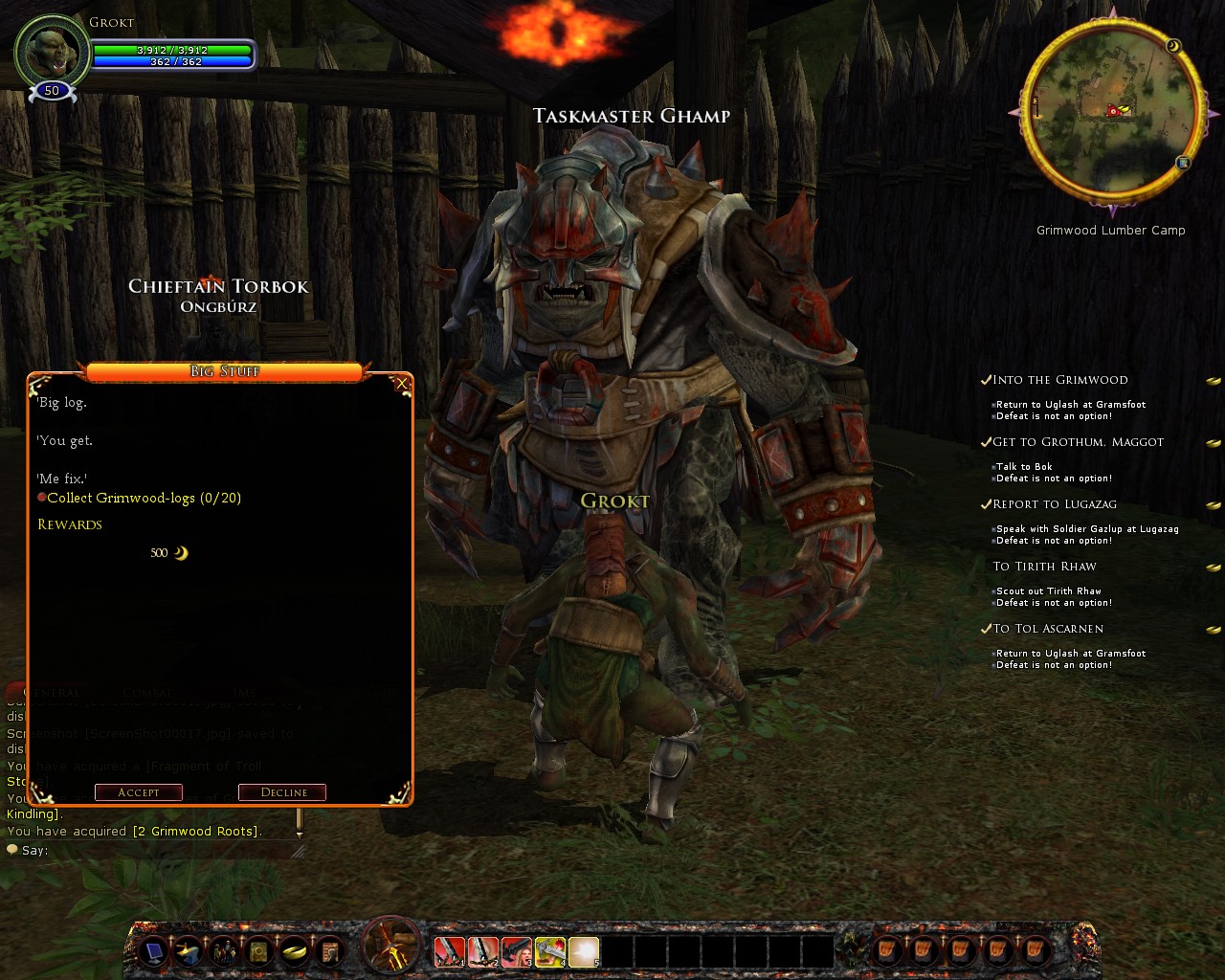The height and width of the screenshot is (980, 1225).
Task: Click the chat log scroll-down arrow
Action: coord(300,834)
